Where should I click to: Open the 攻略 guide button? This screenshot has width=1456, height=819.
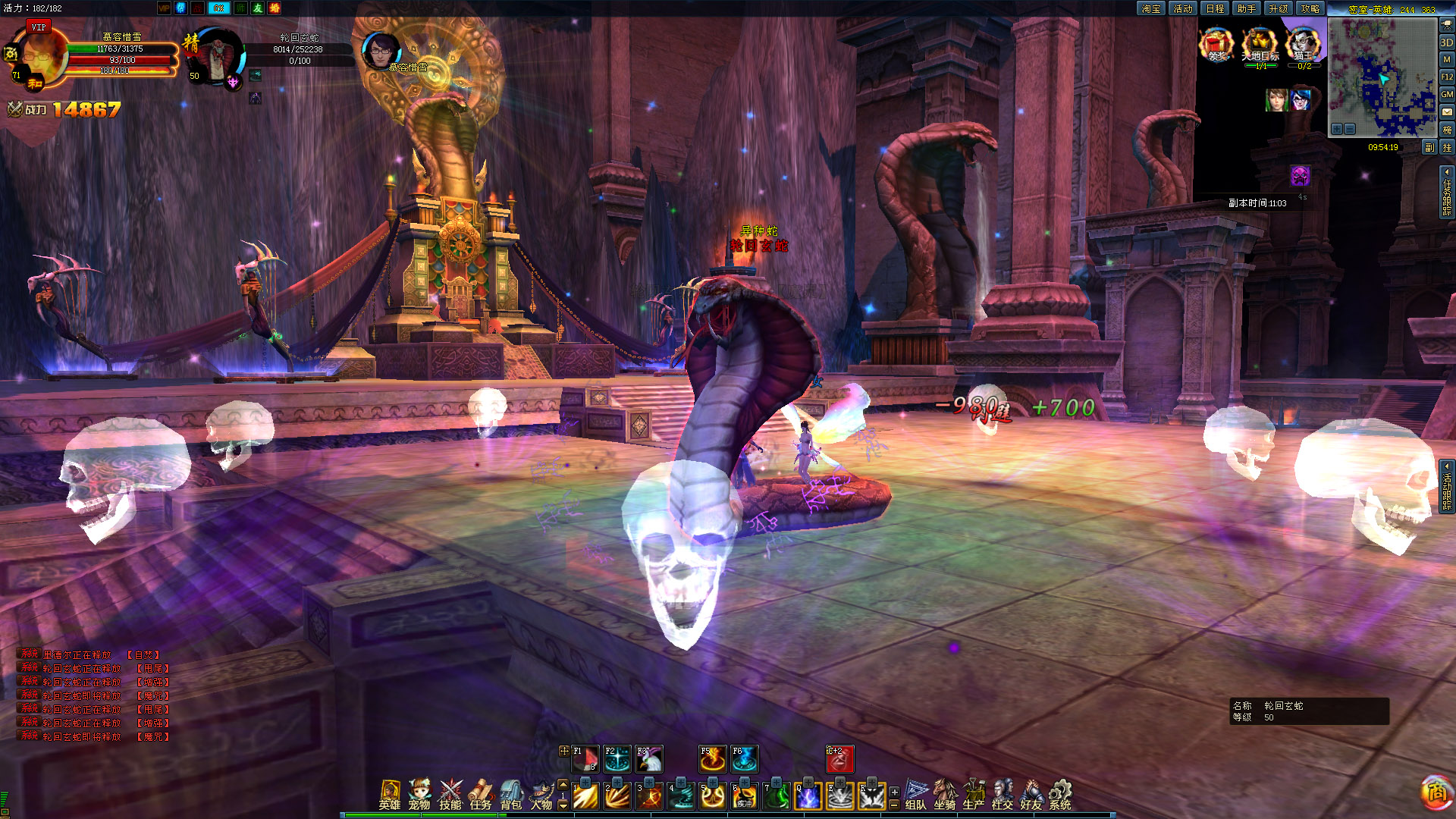click(x=1310, y=8)
